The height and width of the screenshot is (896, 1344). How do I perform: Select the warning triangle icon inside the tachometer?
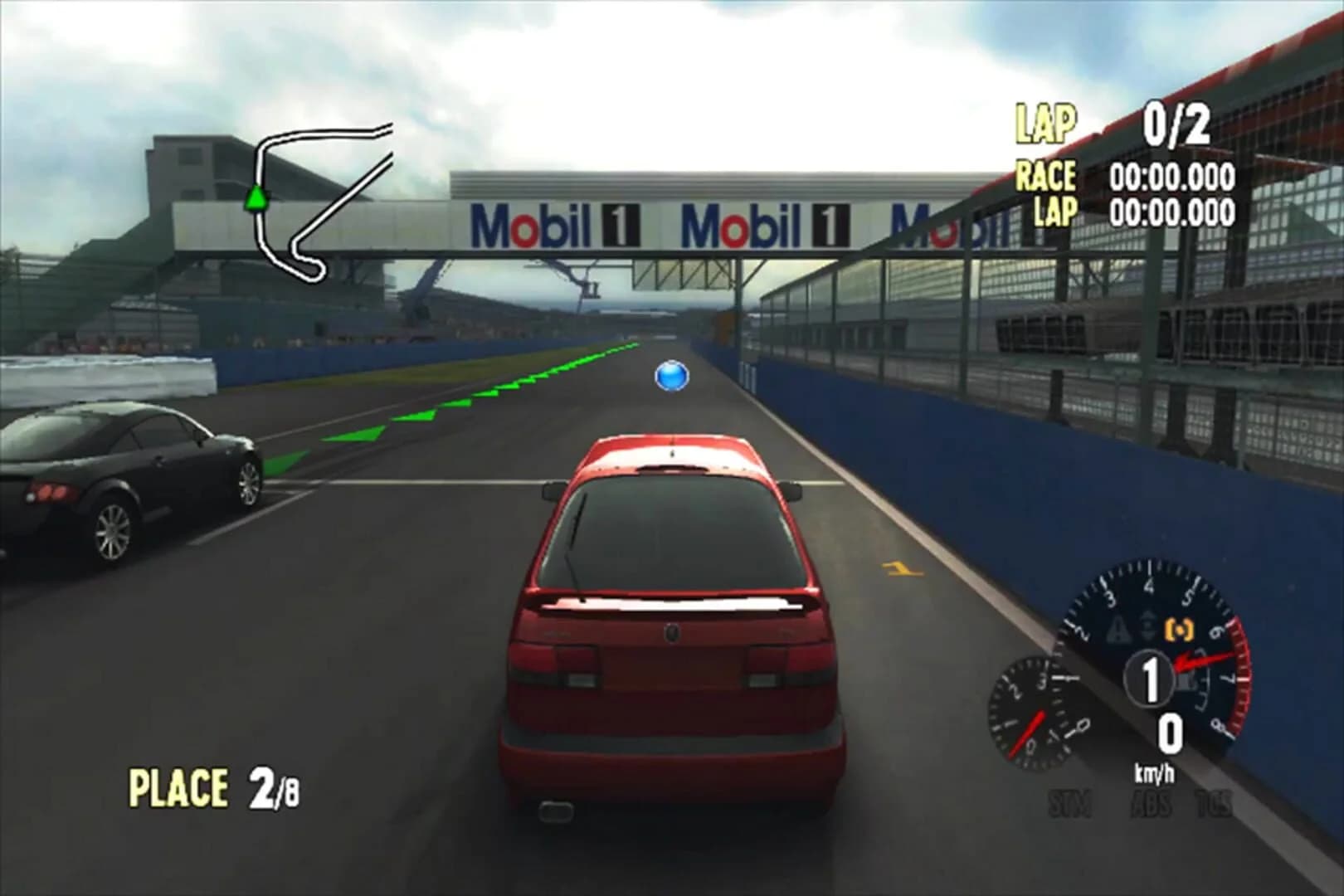point(1118,628)
